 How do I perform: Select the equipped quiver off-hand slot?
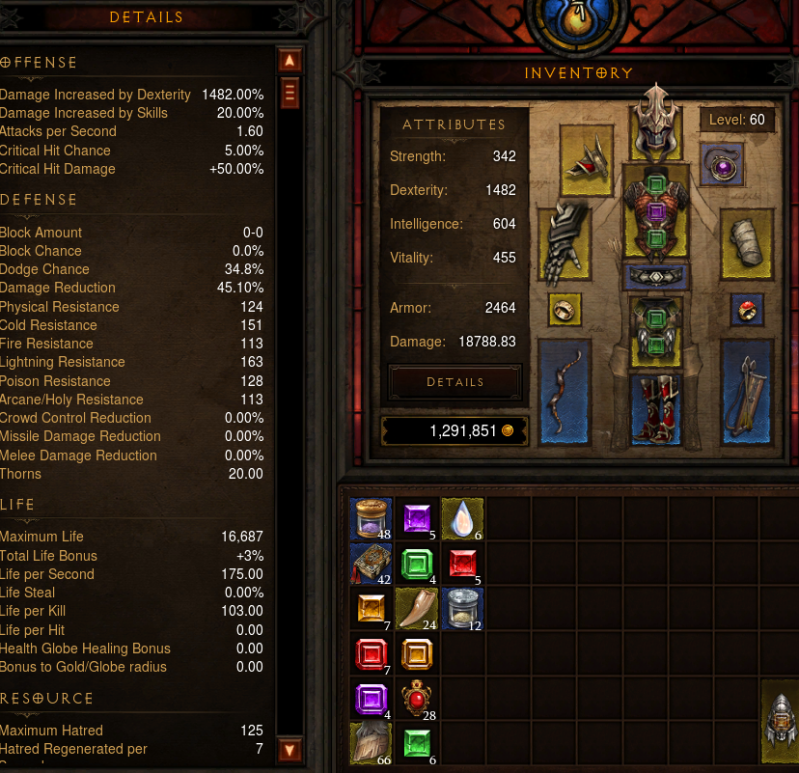click(x=746, y=392)
